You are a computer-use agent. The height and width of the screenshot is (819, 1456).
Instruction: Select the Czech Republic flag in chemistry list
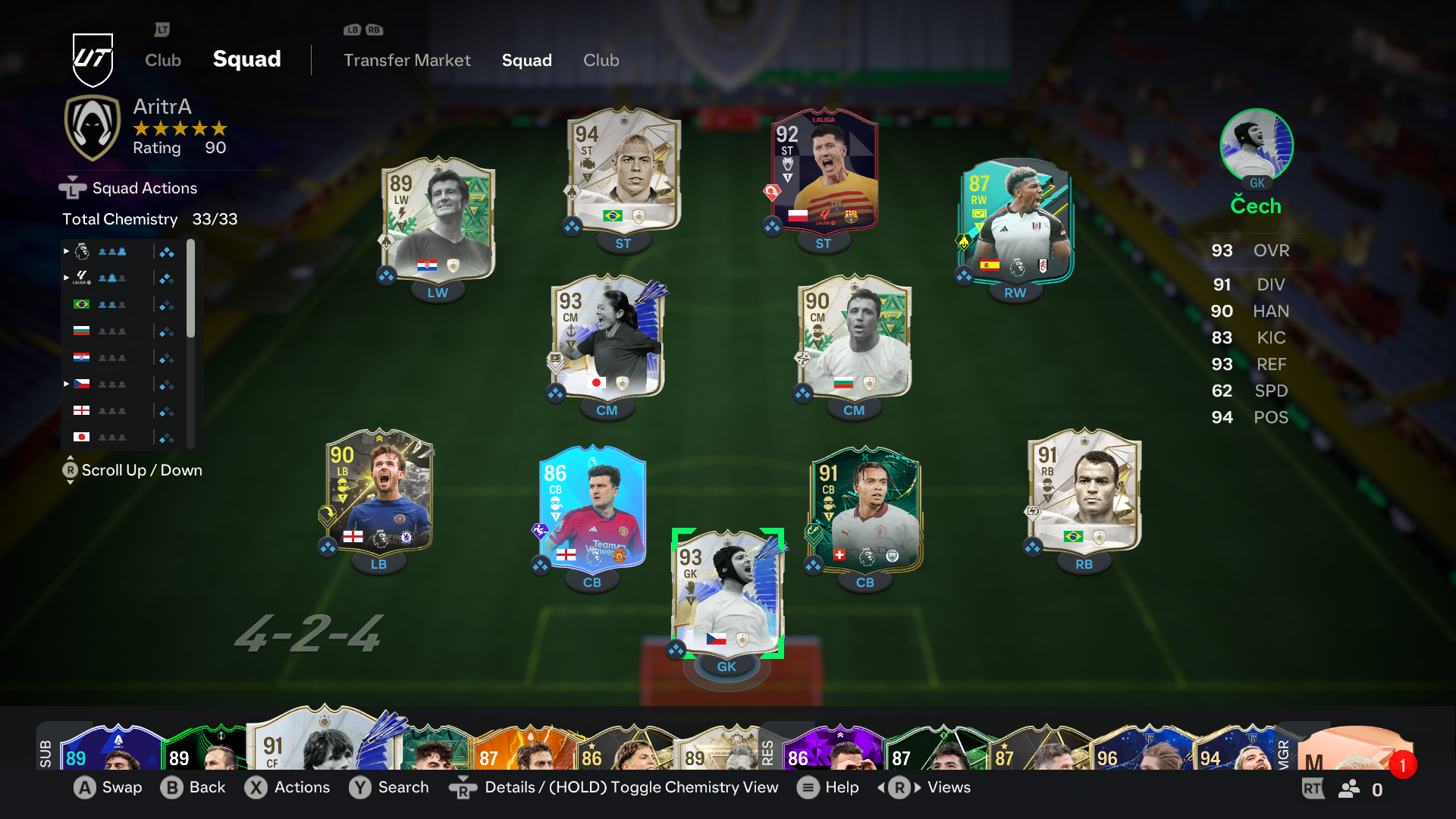[x=81, y=384]
